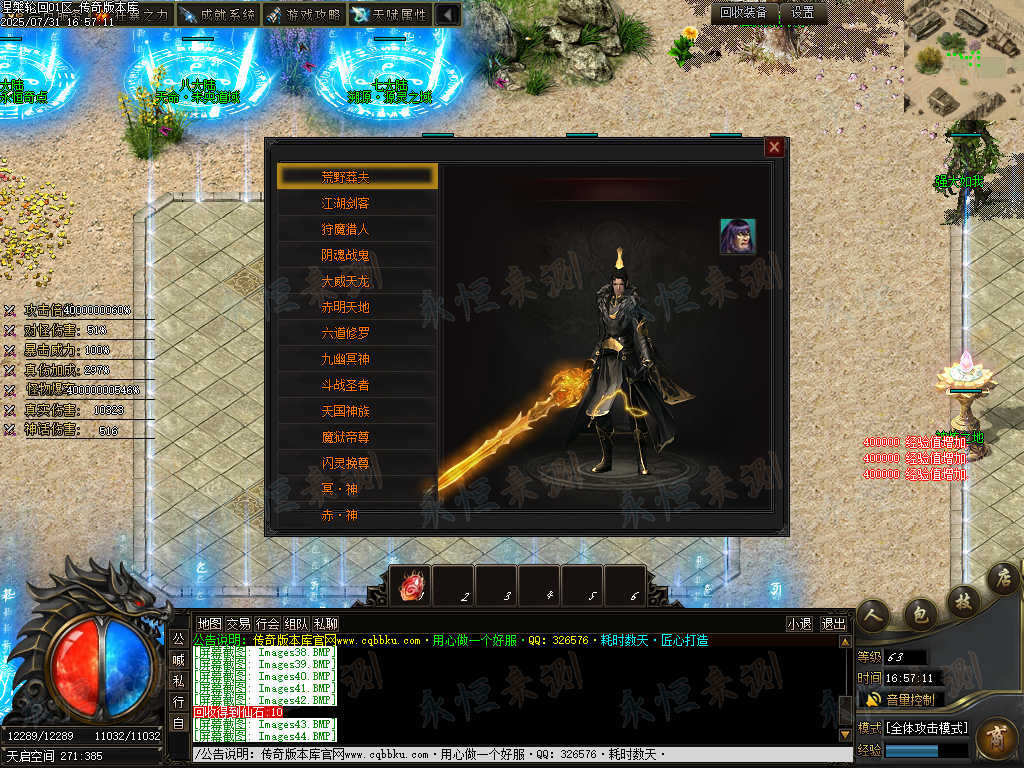The height and width of the screenshot is (768, 1024).
Task: Close the title selection panel
Action: tap(774, 147)
